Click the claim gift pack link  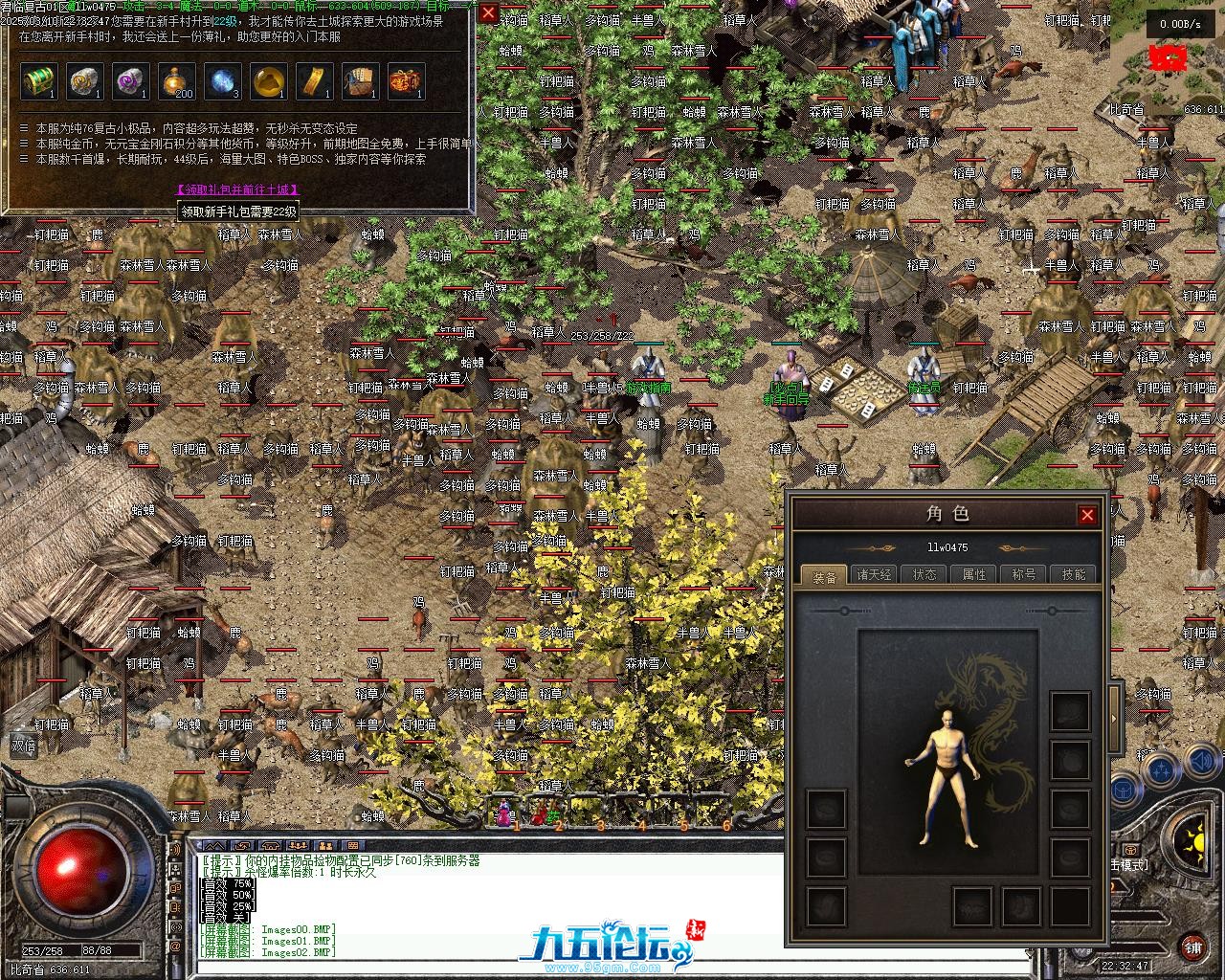point(234,190)
